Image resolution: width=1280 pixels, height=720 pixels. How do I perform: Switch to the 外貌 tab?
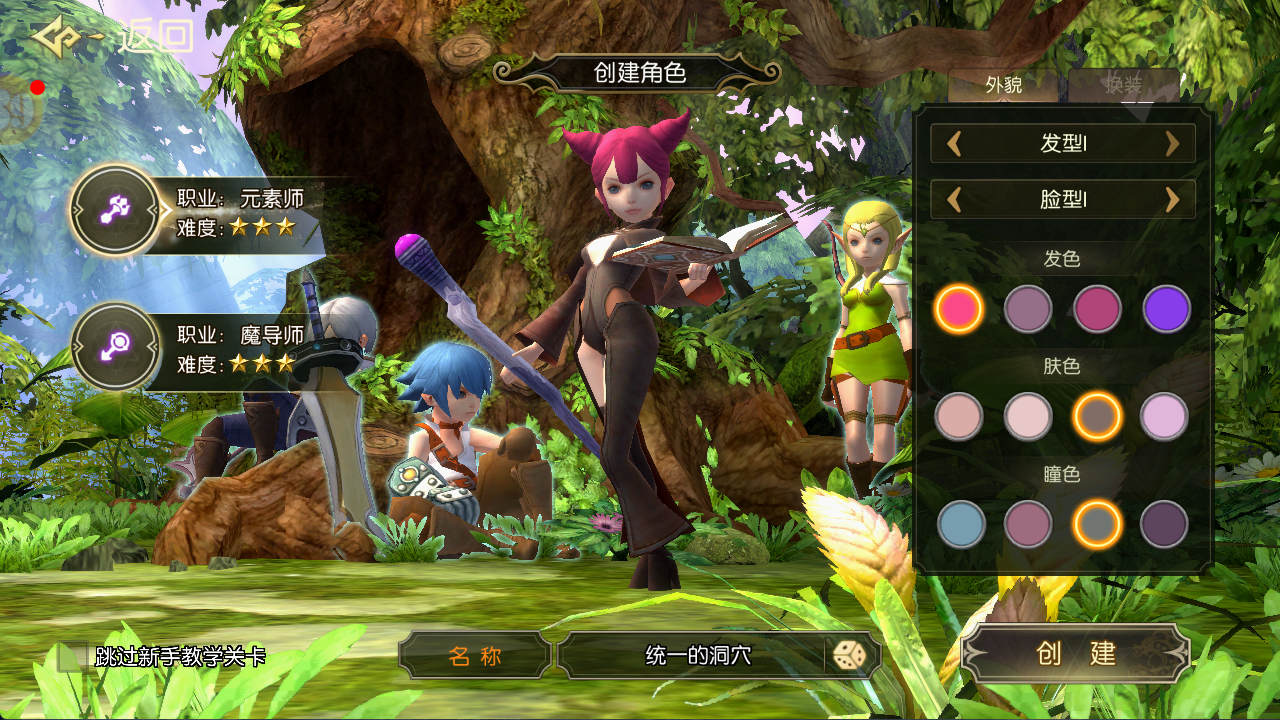click(x=1003, y=86)
